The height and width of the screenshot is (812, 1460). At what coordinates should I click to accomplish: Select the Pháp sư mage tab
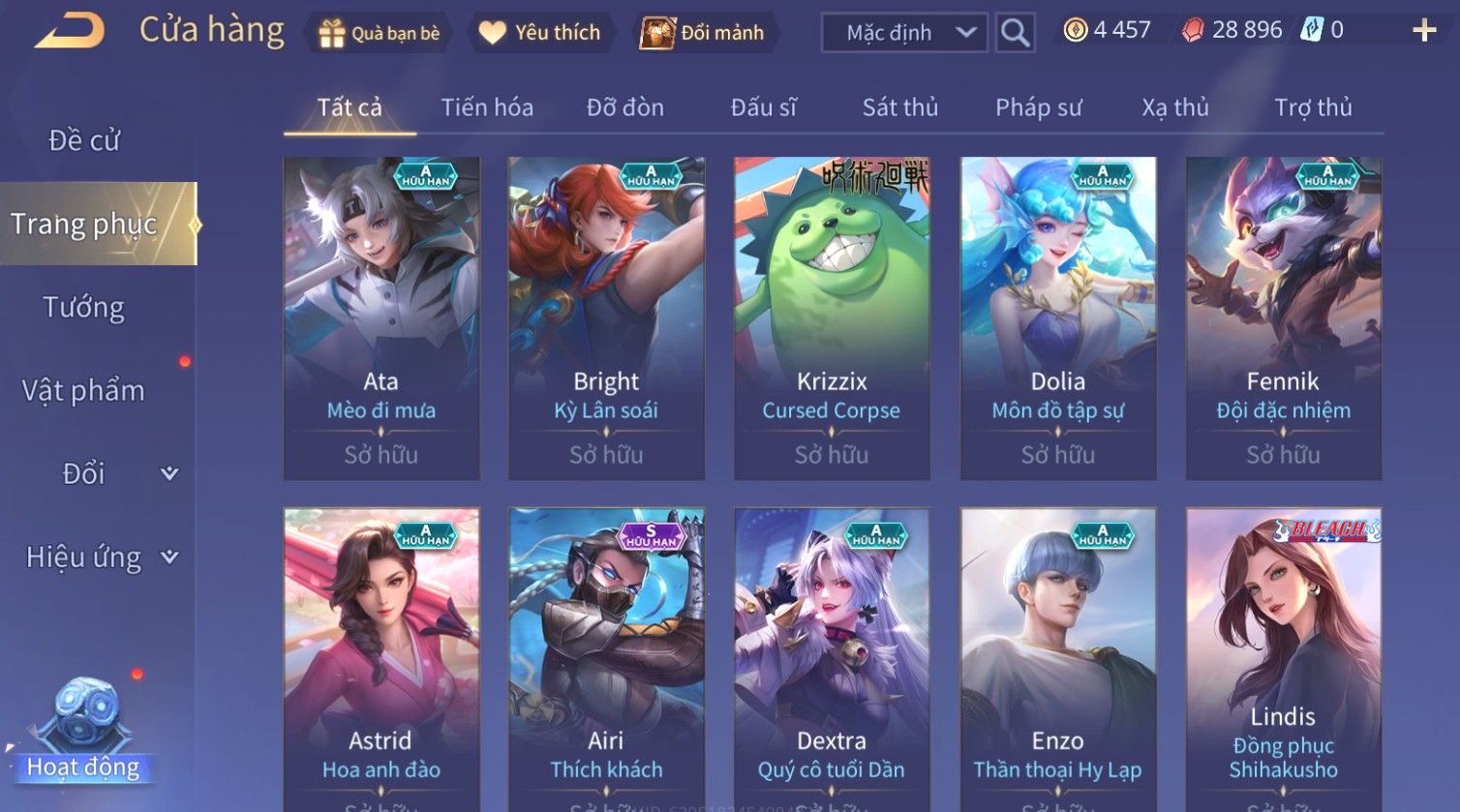[1038, 107]
